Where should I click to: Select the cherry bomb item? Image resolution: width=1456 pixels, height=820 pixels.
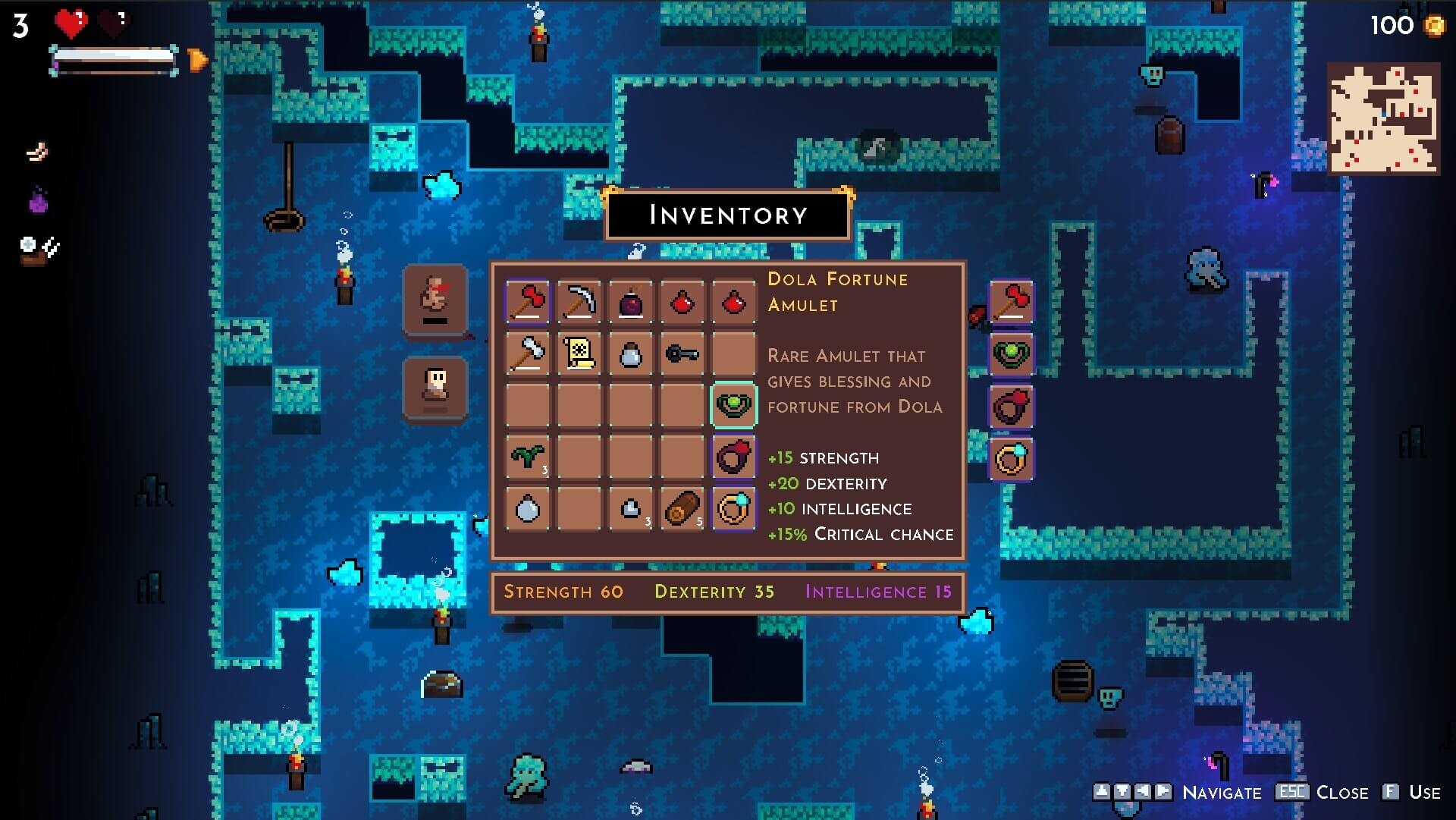(x=630, y=303)
